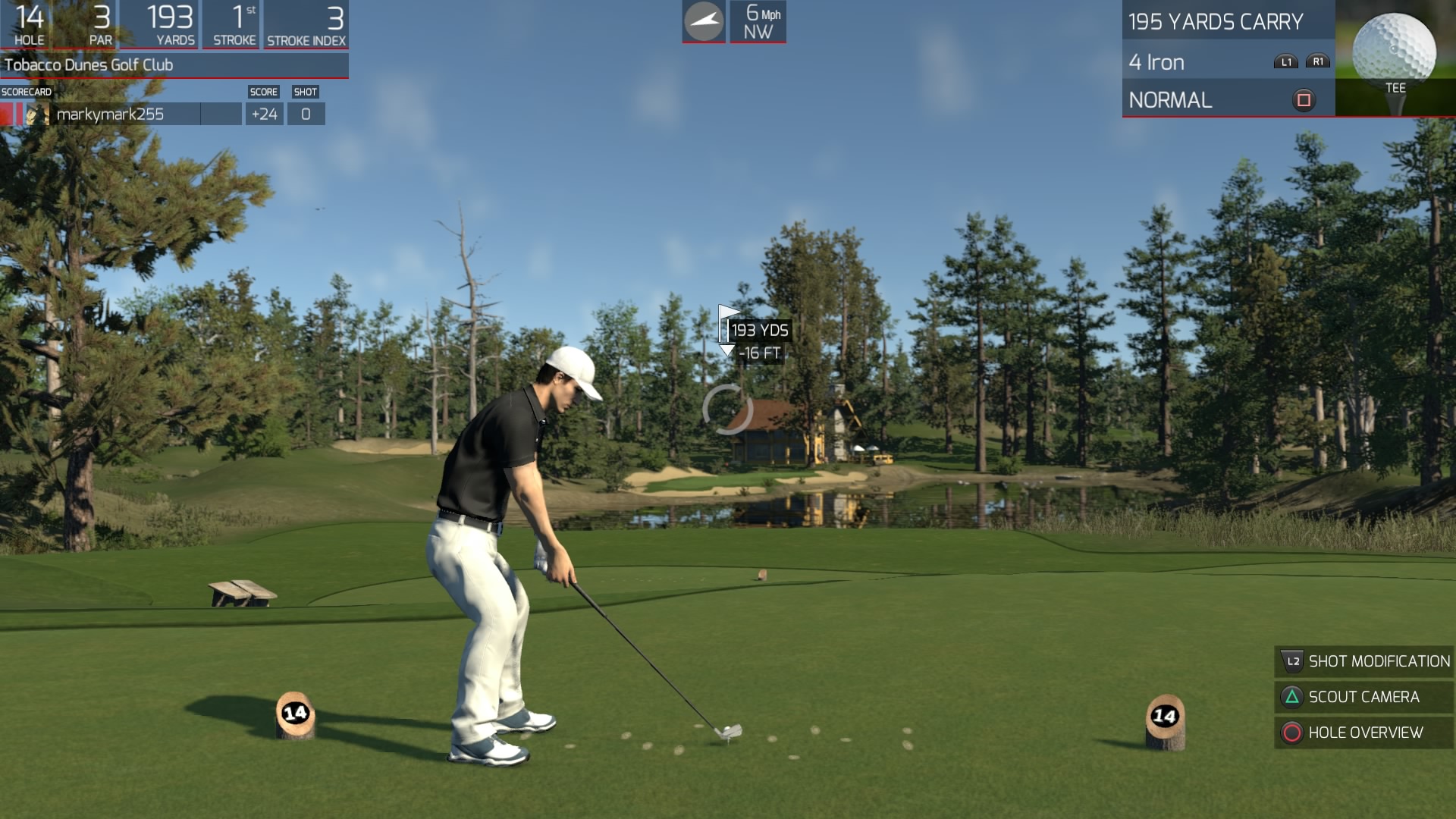Click the hole 14 tee marker stub
Viewport: 1456px width, 819px height.
click(295, 713)
